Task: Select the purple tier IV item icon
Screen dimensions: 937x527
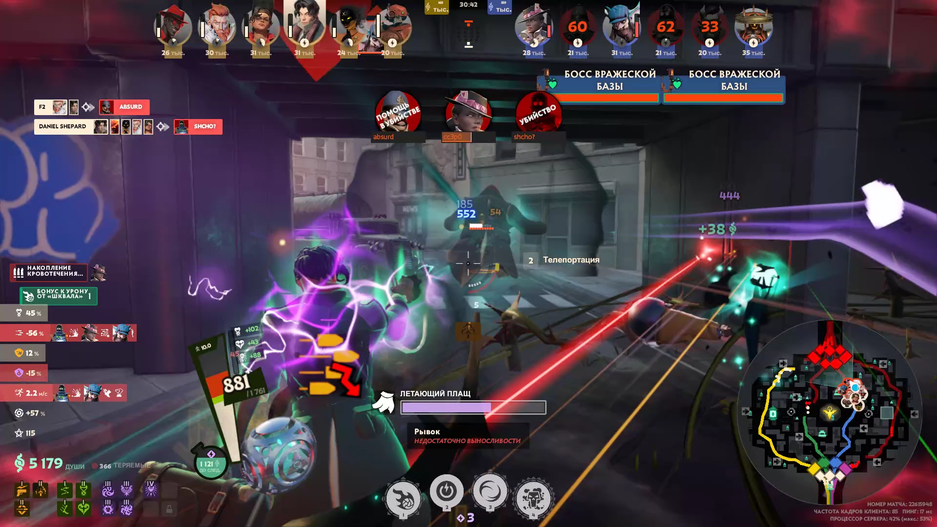Action: pos(149,488)
